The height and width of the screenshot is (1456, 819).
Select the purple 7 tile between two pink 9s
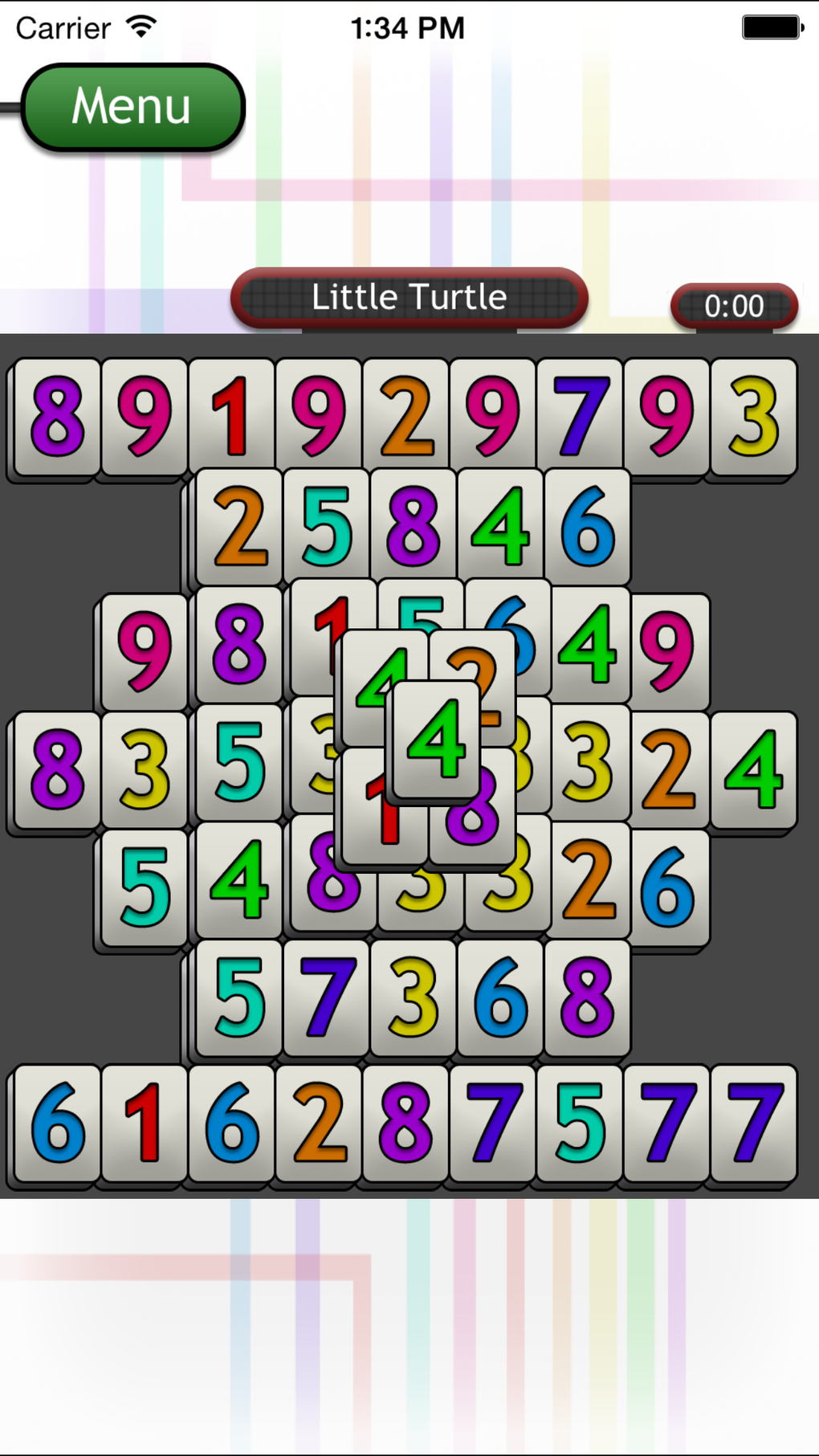coord(580,416)
